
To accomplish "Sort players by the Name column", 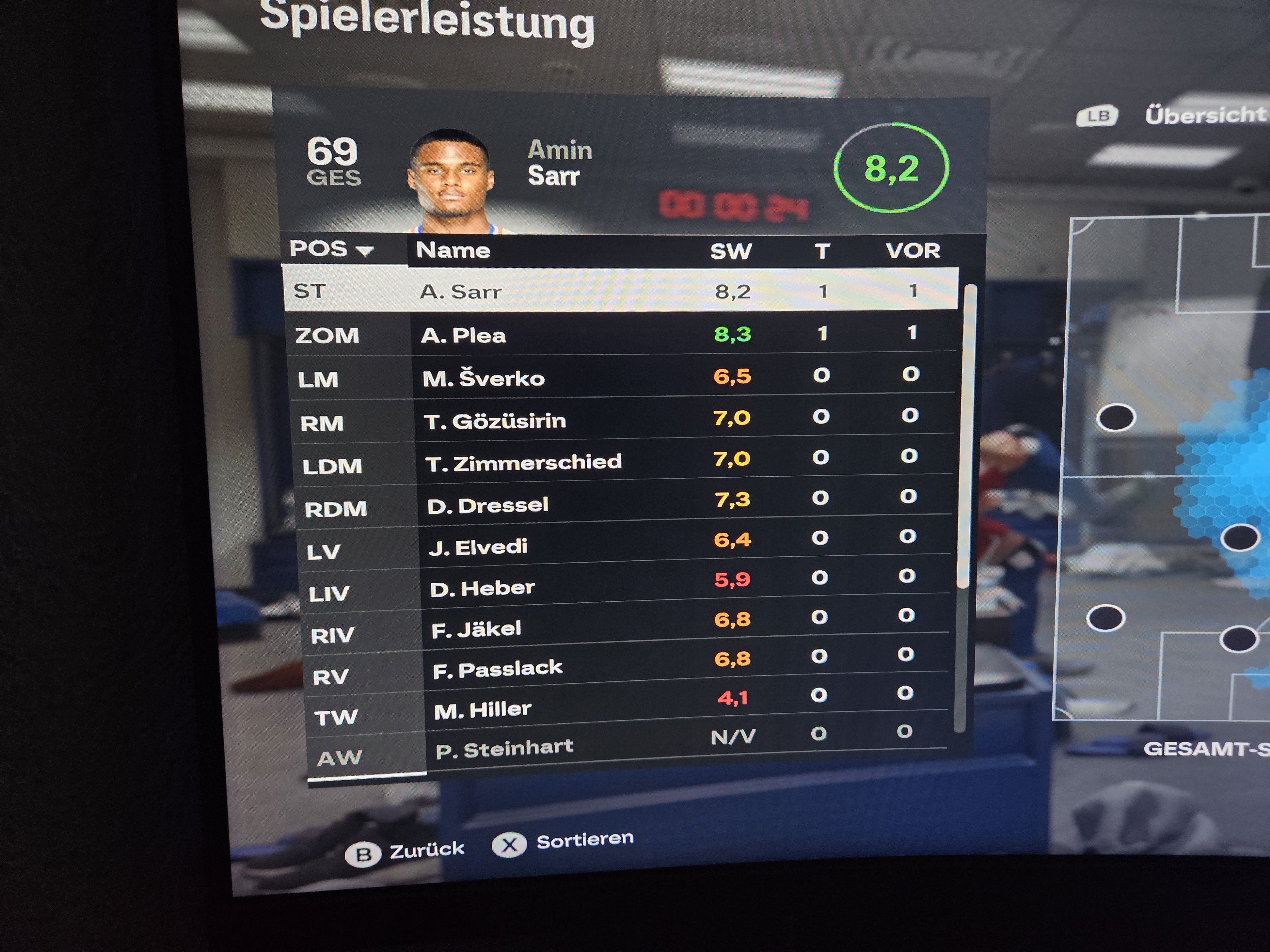I will tap(453, 250).
